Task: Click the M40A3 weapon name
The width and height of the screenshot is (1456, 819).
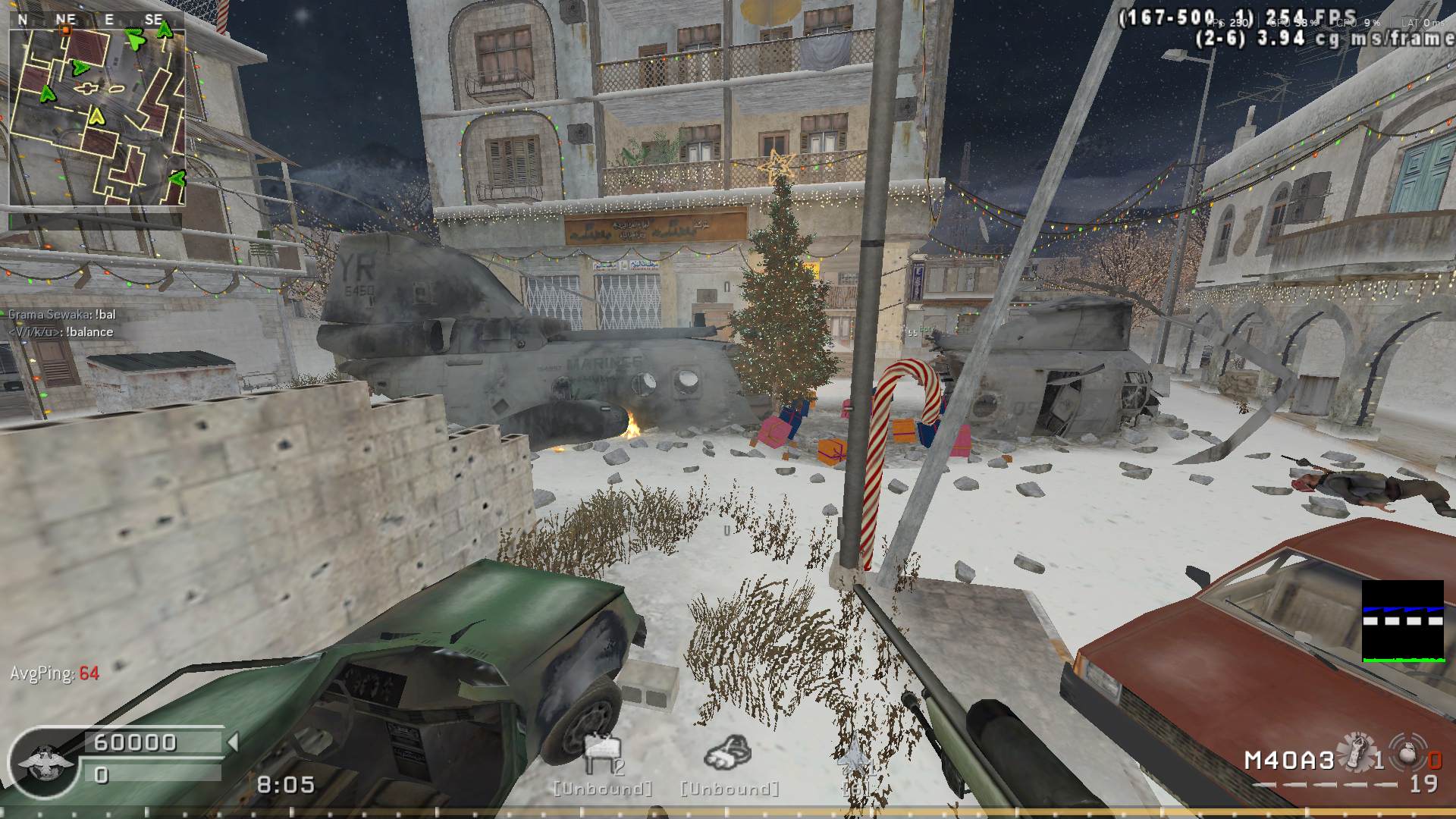Action: coord(1288,761)
